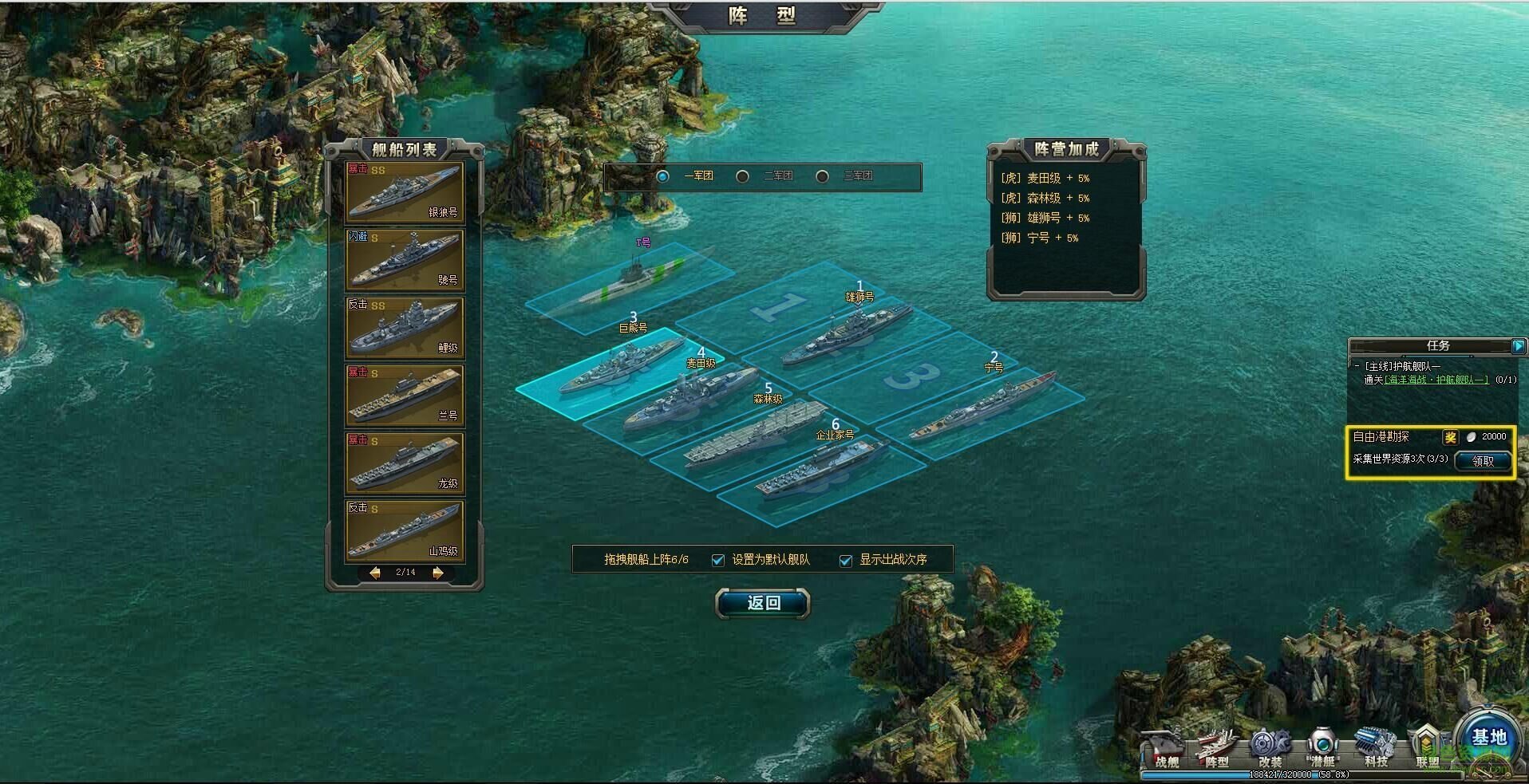
Task: Claim the 自由港勘探 reward with 领取
Action: coord(1482,461)
